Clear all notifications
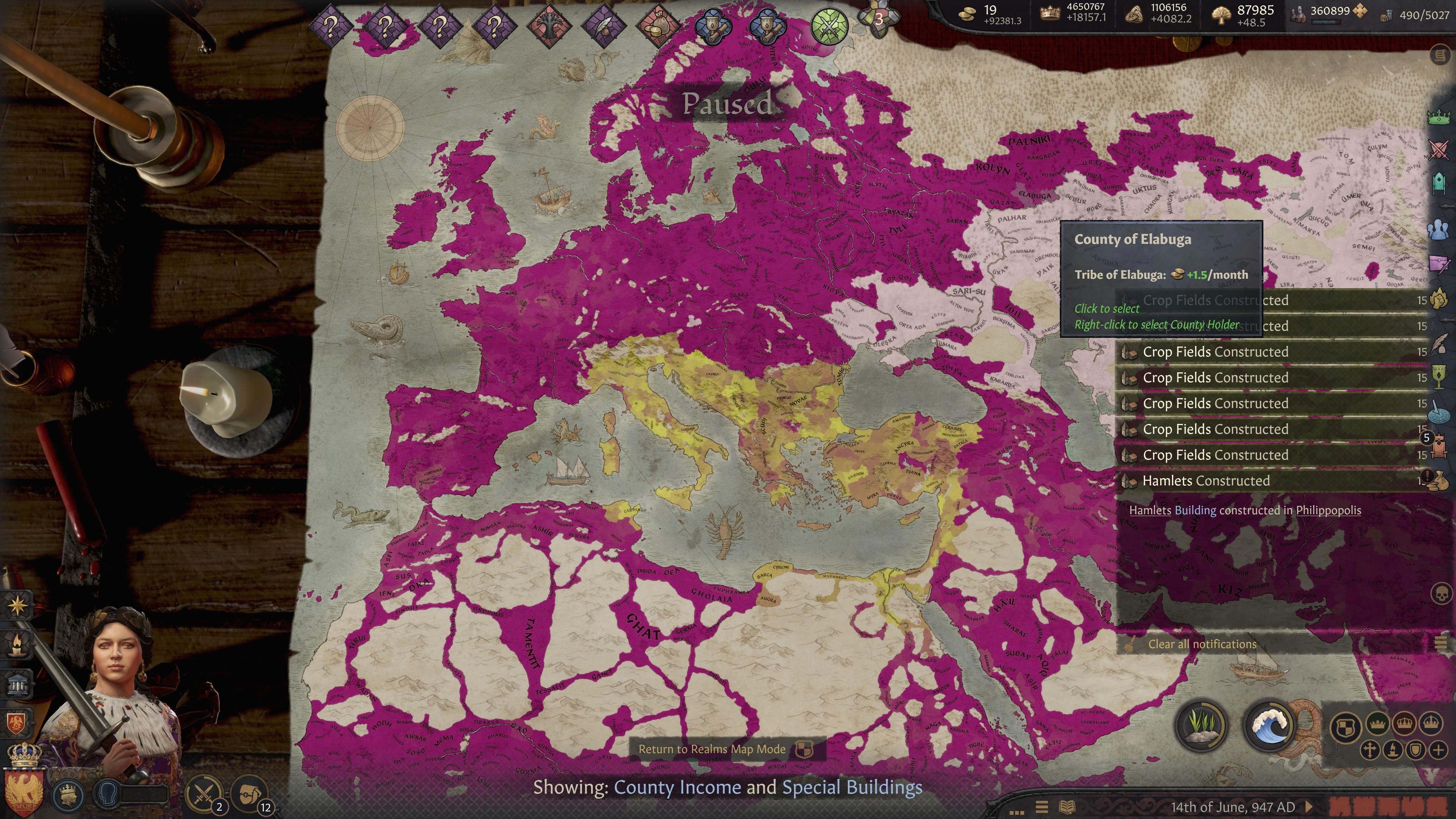The width and height of the screenshot is (1456, 819). [1202, 644]
